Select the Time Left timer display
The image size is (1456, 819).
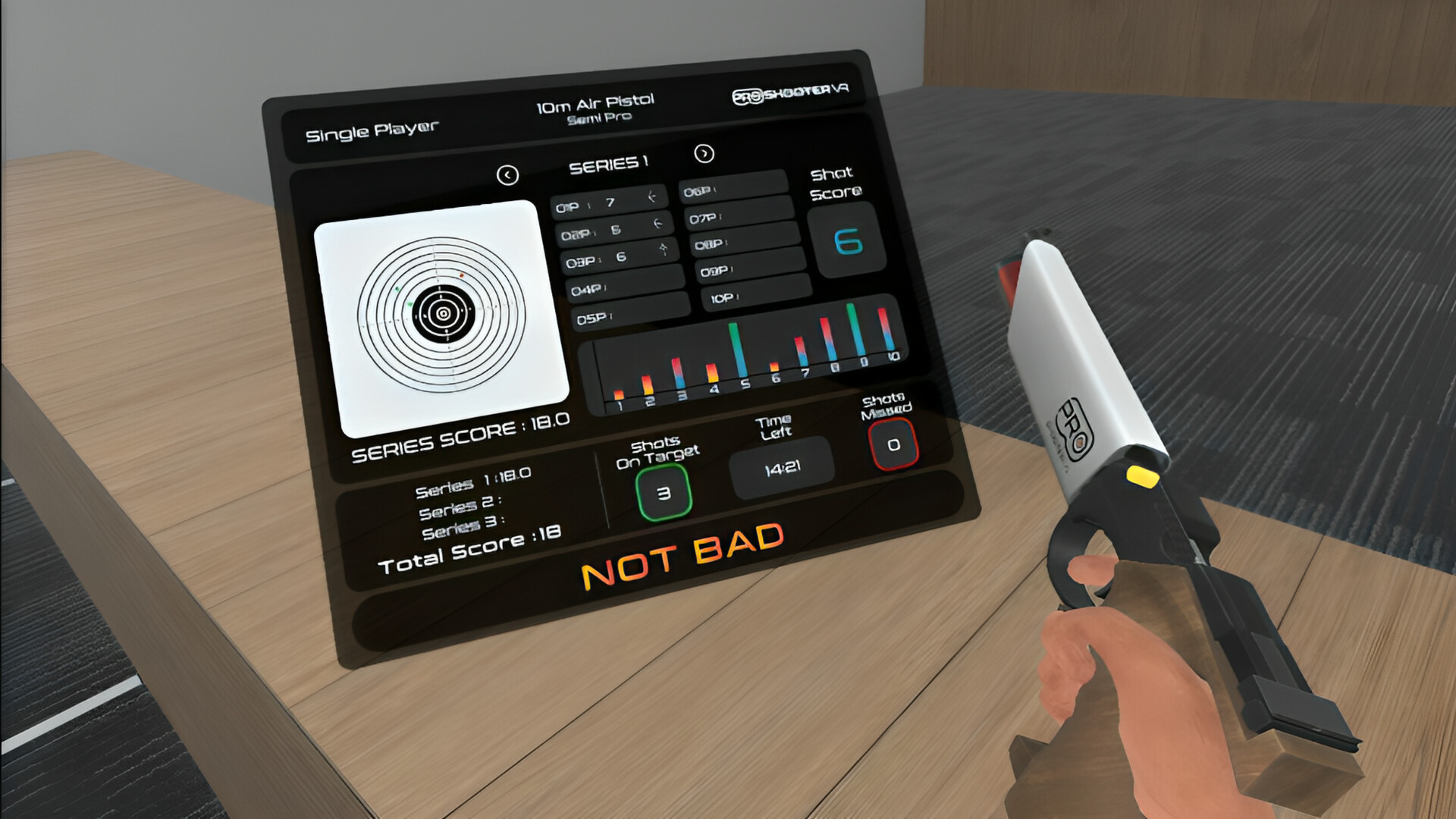point(781,466)
